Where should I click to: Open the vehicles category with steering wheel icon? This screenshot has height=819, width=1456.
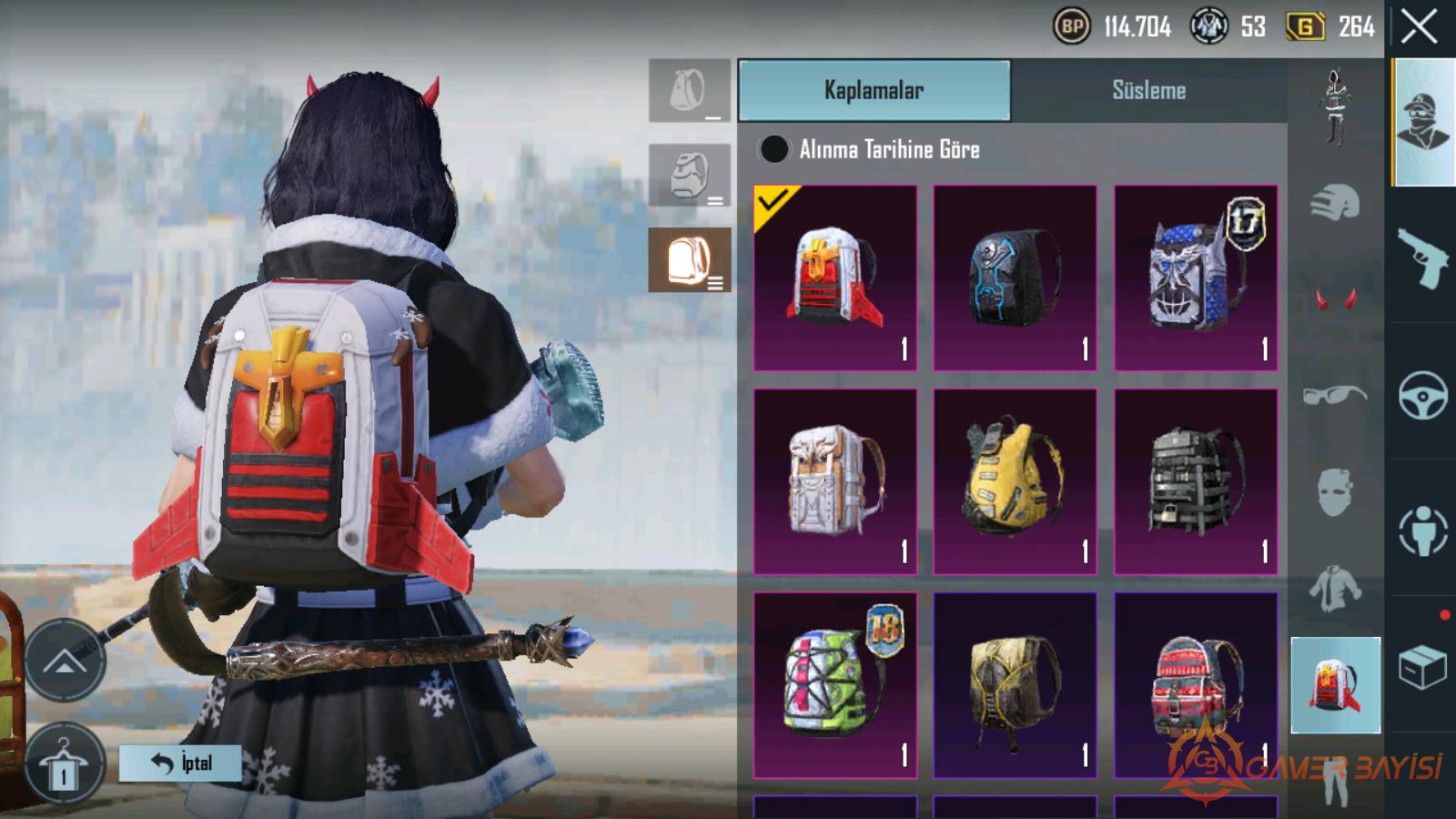pos(1422,394)
